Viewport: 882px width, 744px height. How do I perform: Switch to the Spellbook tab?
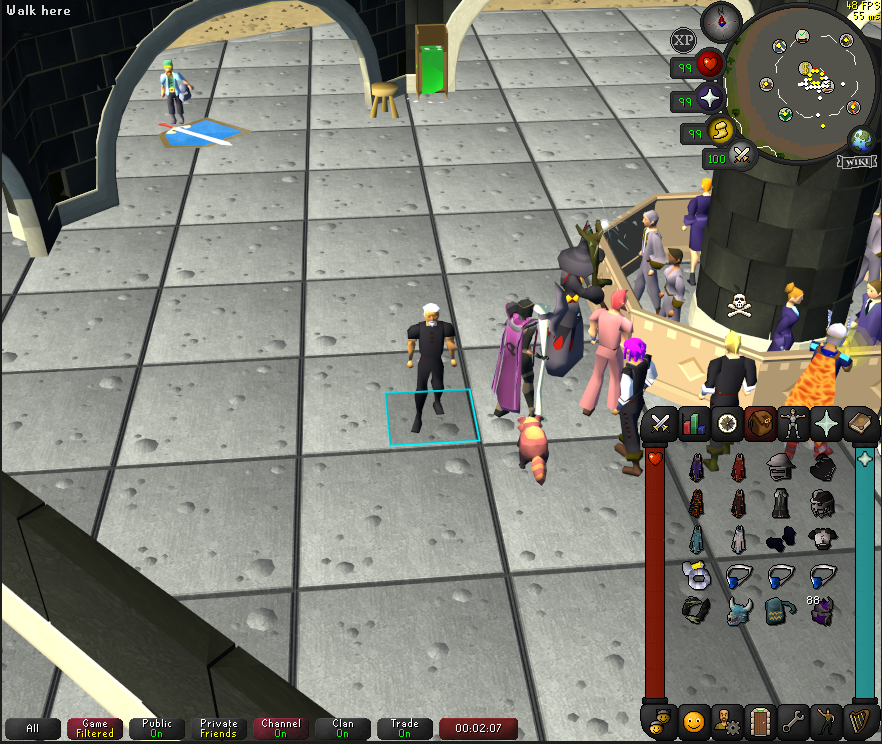[x=860, y=423]
